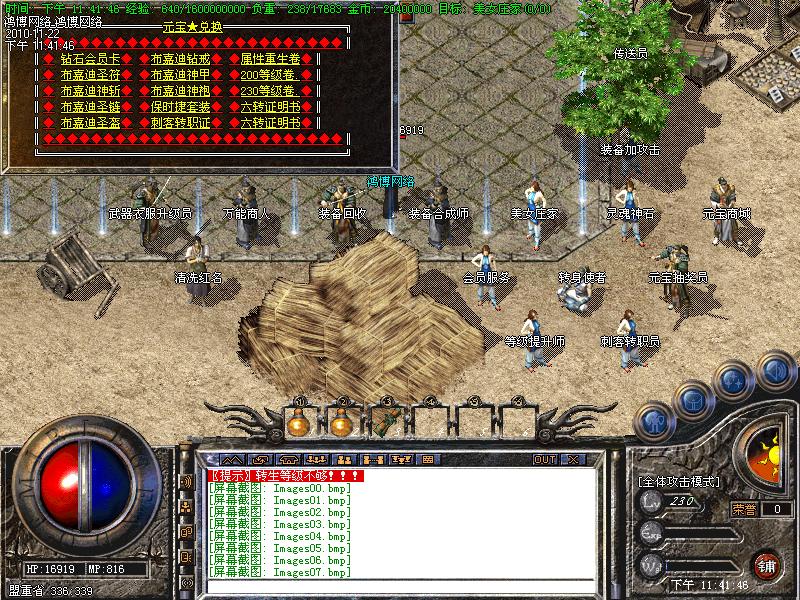800x600 pixels.
Task: Pick the 230等级卷 option
Action: tap(270, 91)
